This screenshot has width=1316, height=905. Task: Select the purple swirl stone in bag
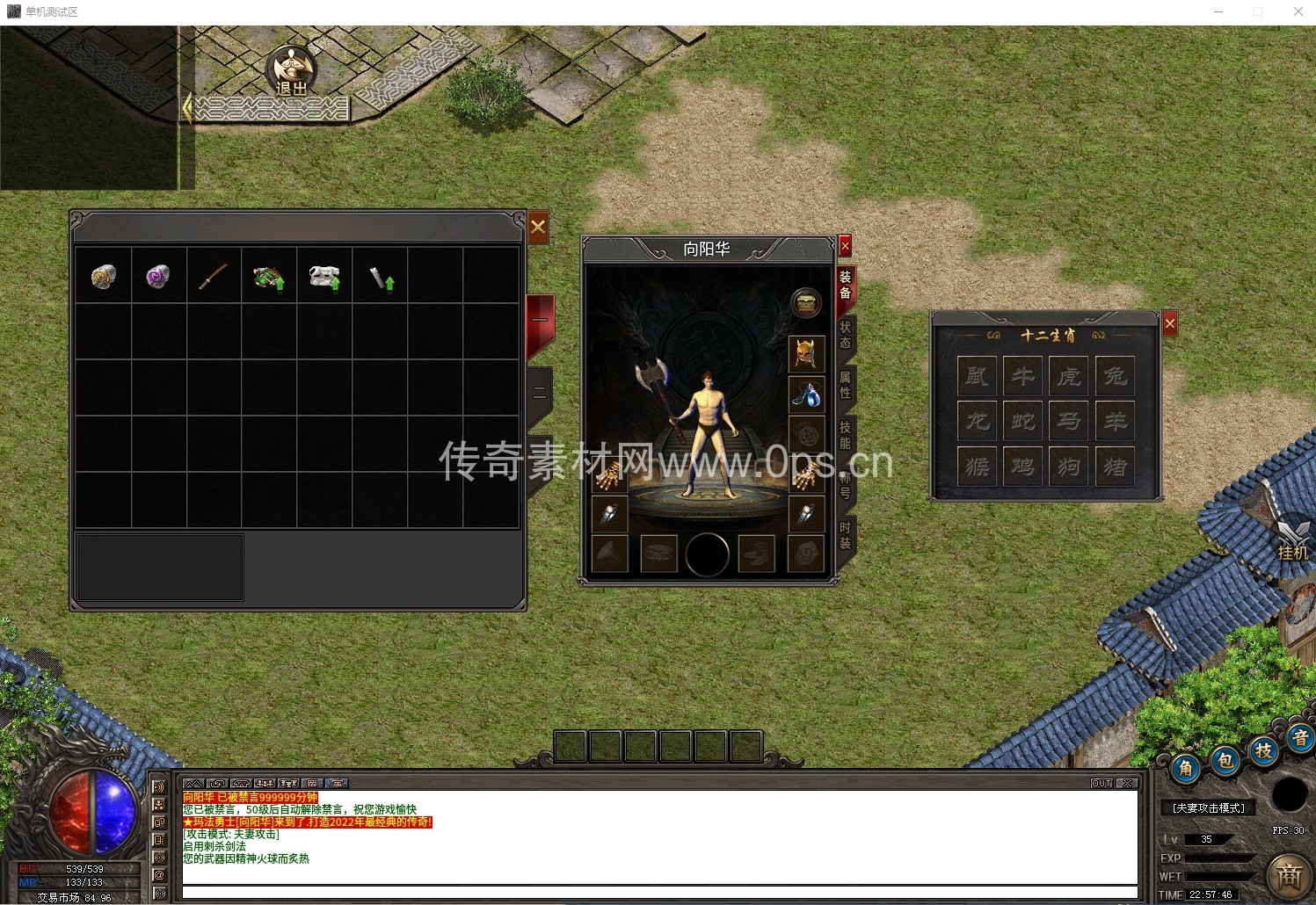tap(159, 277)
